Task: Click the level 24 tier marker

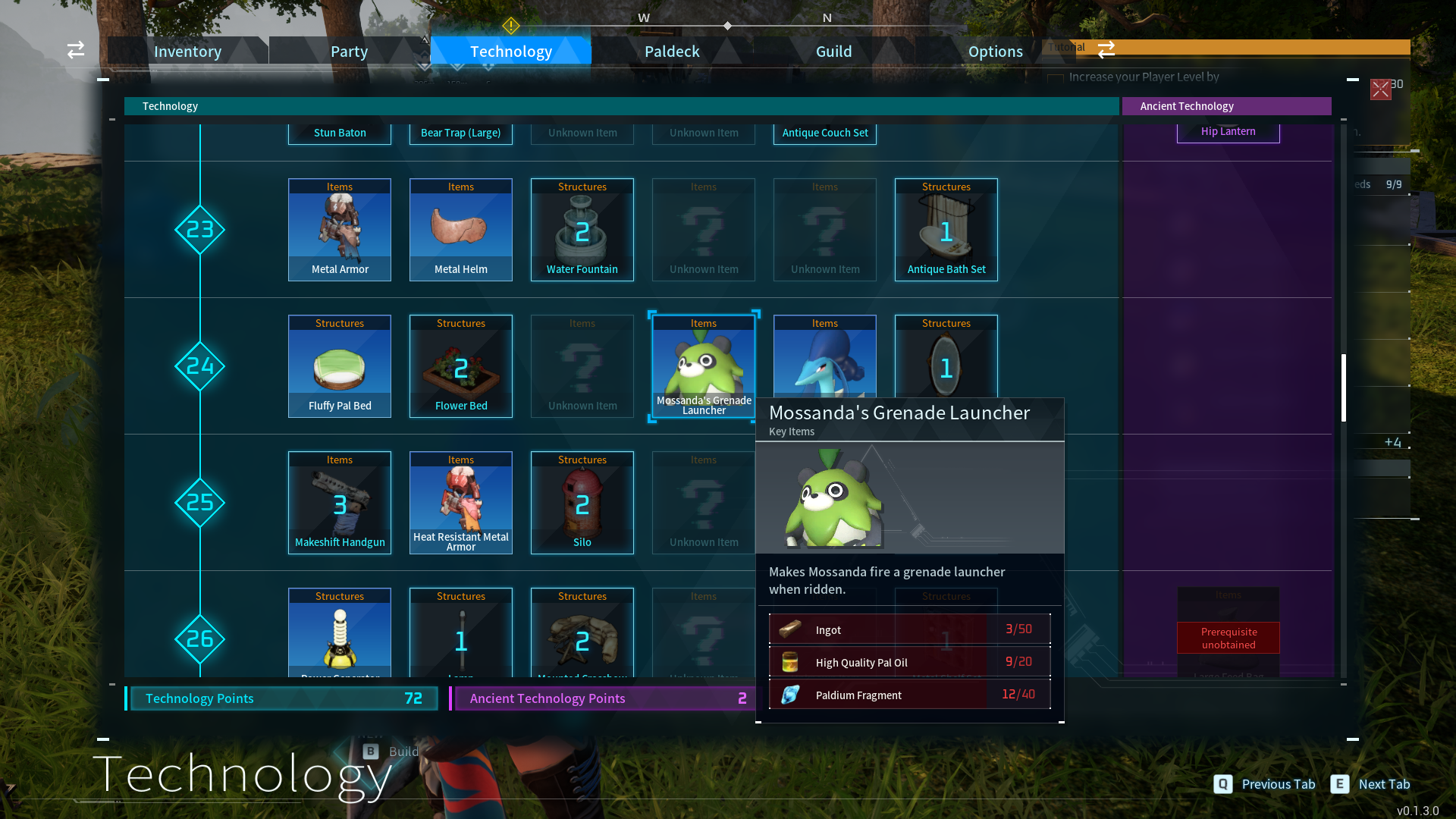Action: pos(199,366)
